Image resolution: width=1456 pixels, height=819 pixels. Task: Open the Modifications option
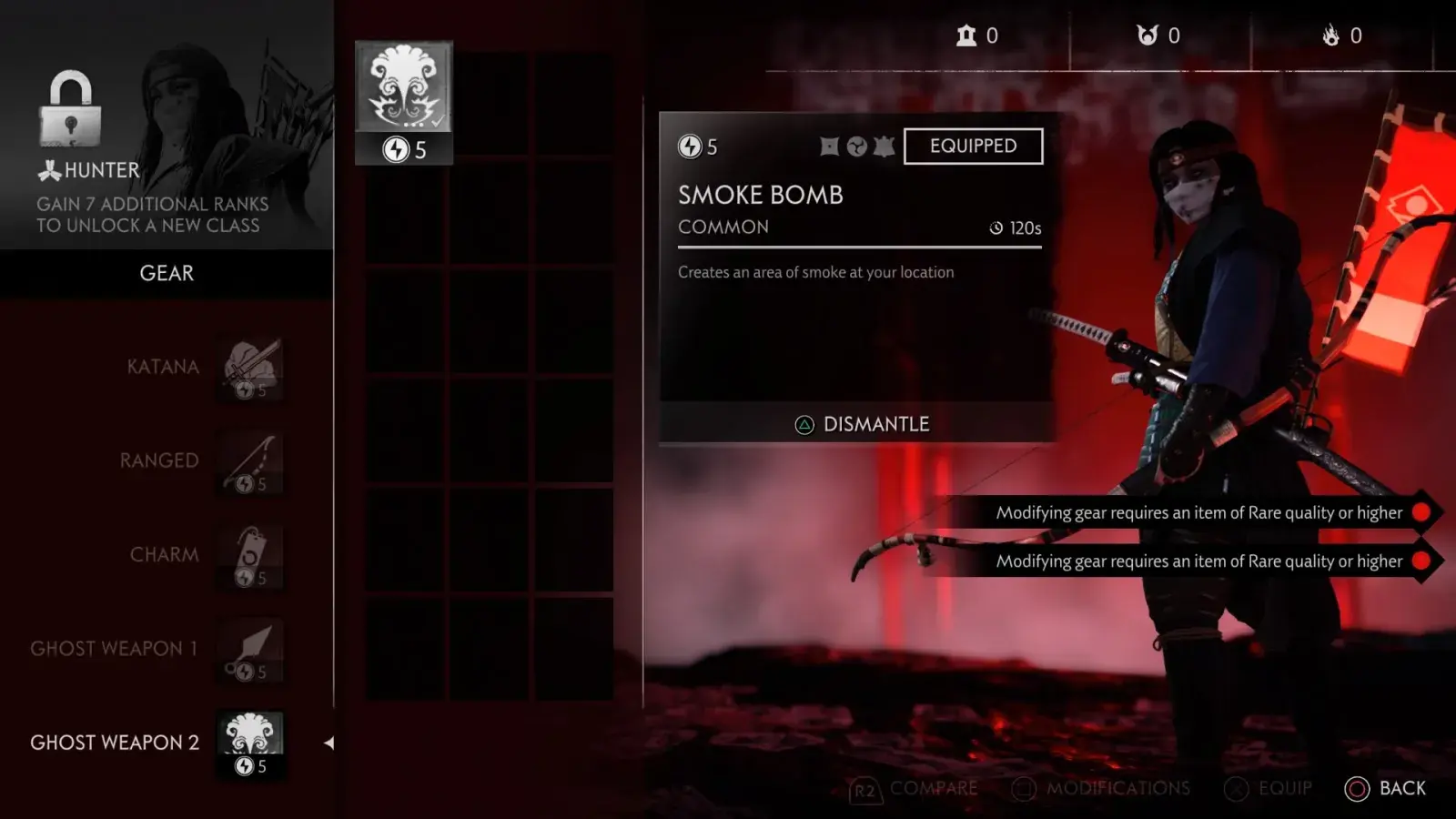click(x=1101, y=789)
